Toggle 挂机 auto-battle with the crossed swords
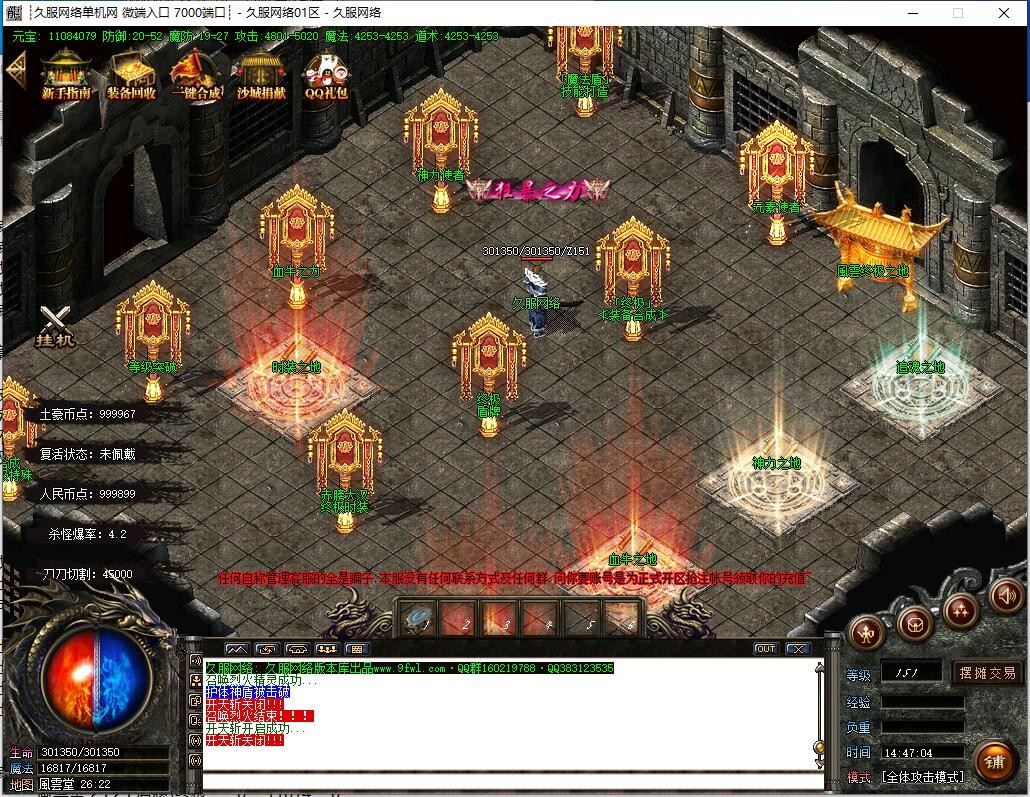The height and width of the screenshot is (797, 1030). click(x=56, y=325)
